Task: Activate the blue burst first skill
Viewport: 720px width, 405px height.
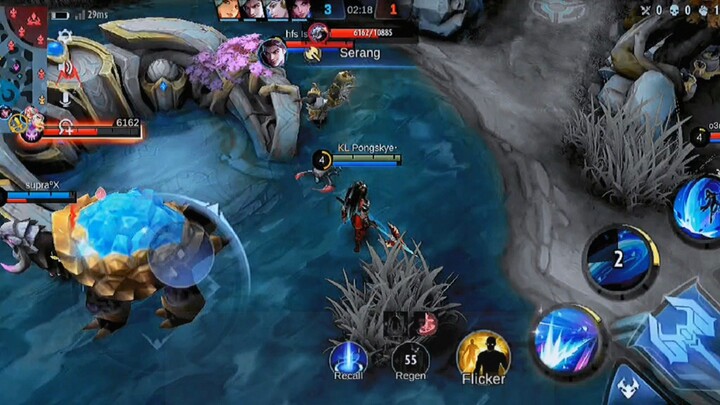Action: coord(566,339)
